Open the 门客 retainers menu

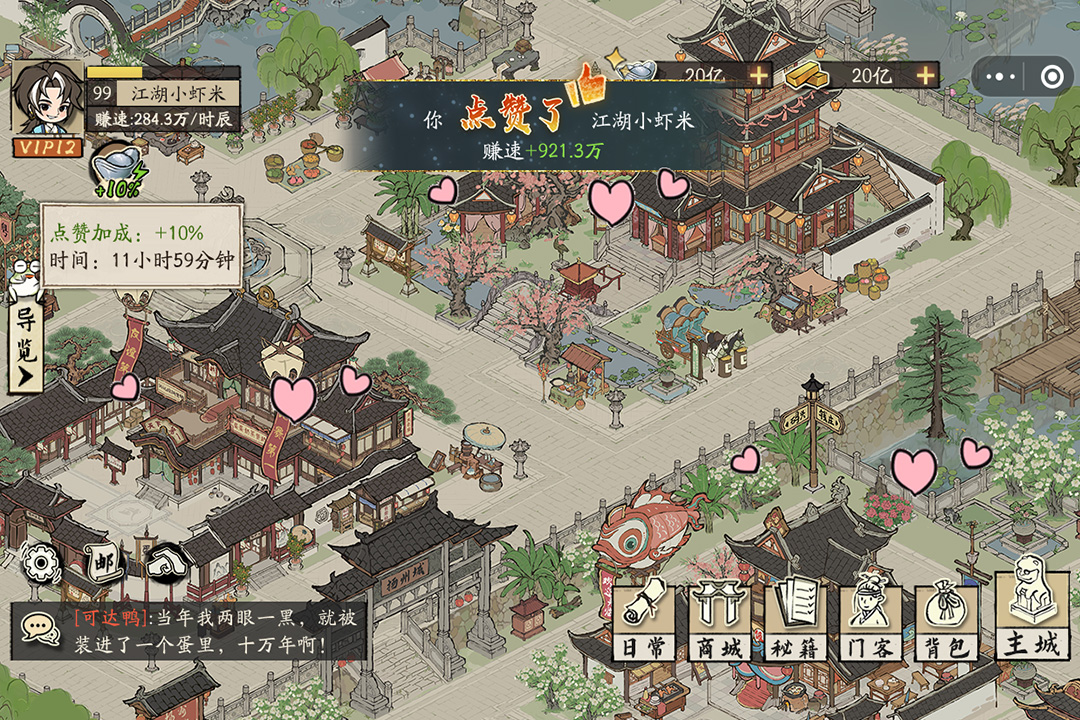(869, 620)
